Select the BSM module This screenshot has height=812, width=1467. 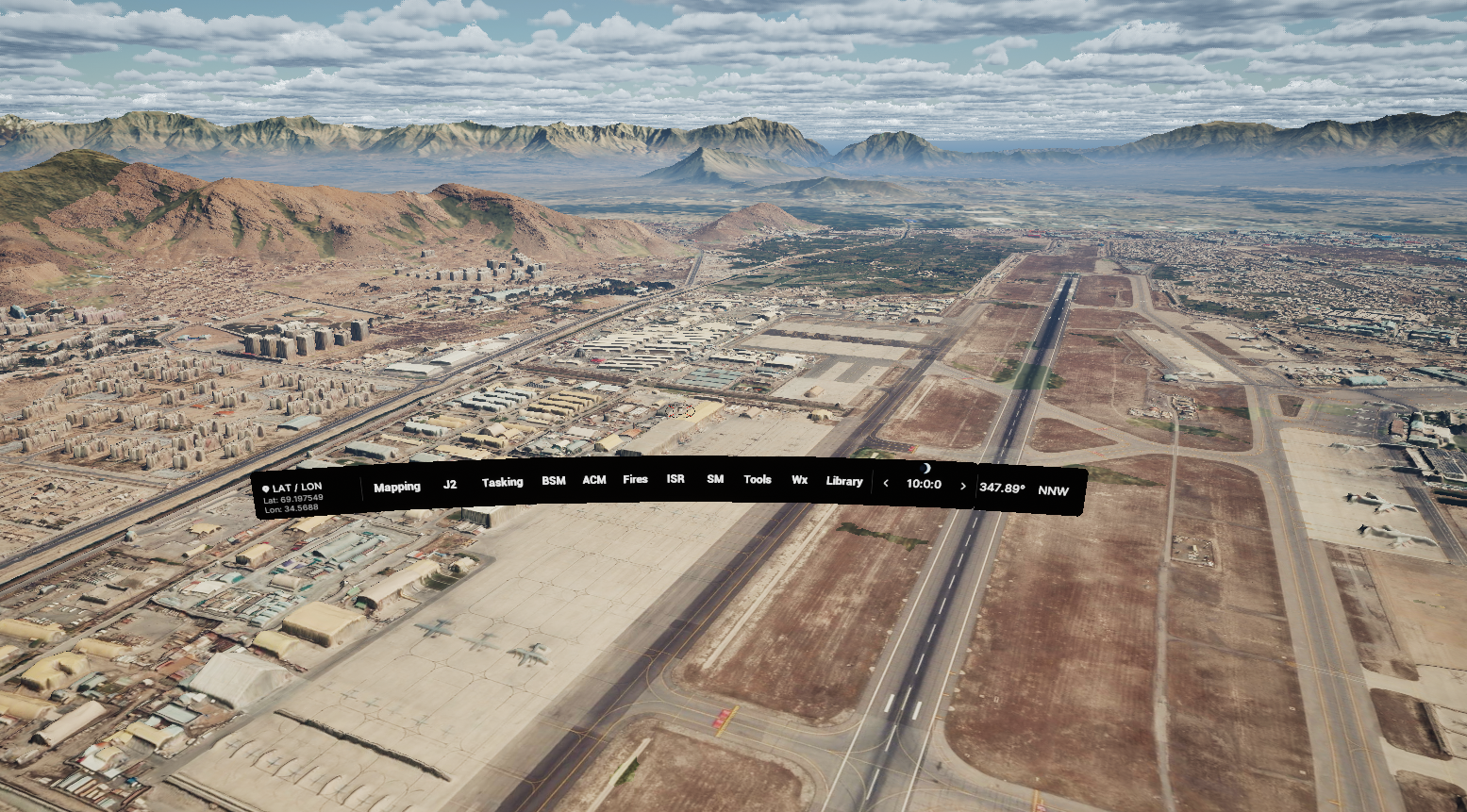[x=553, y=481]
